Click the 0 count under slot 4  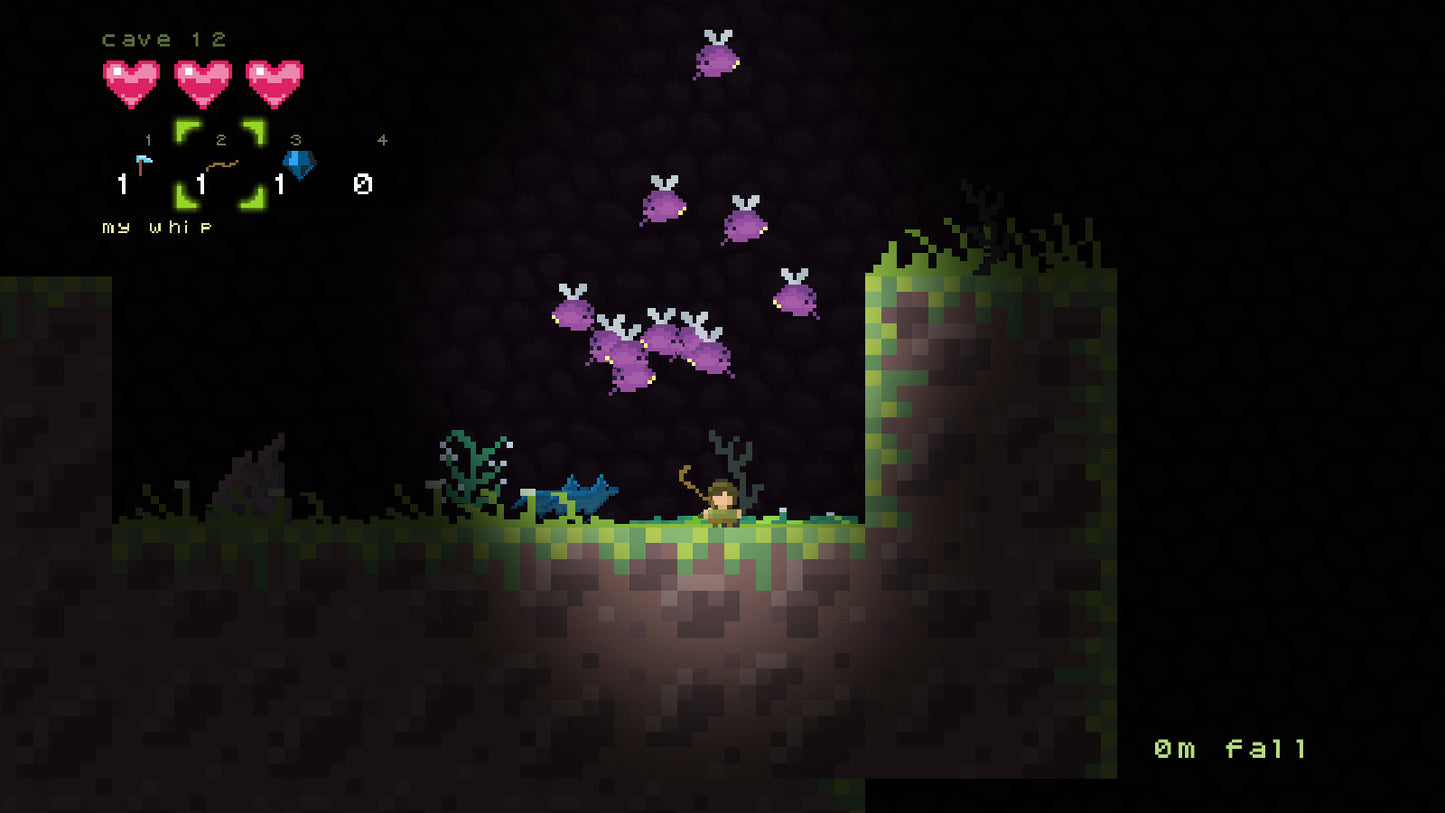(x=362, y=183)
